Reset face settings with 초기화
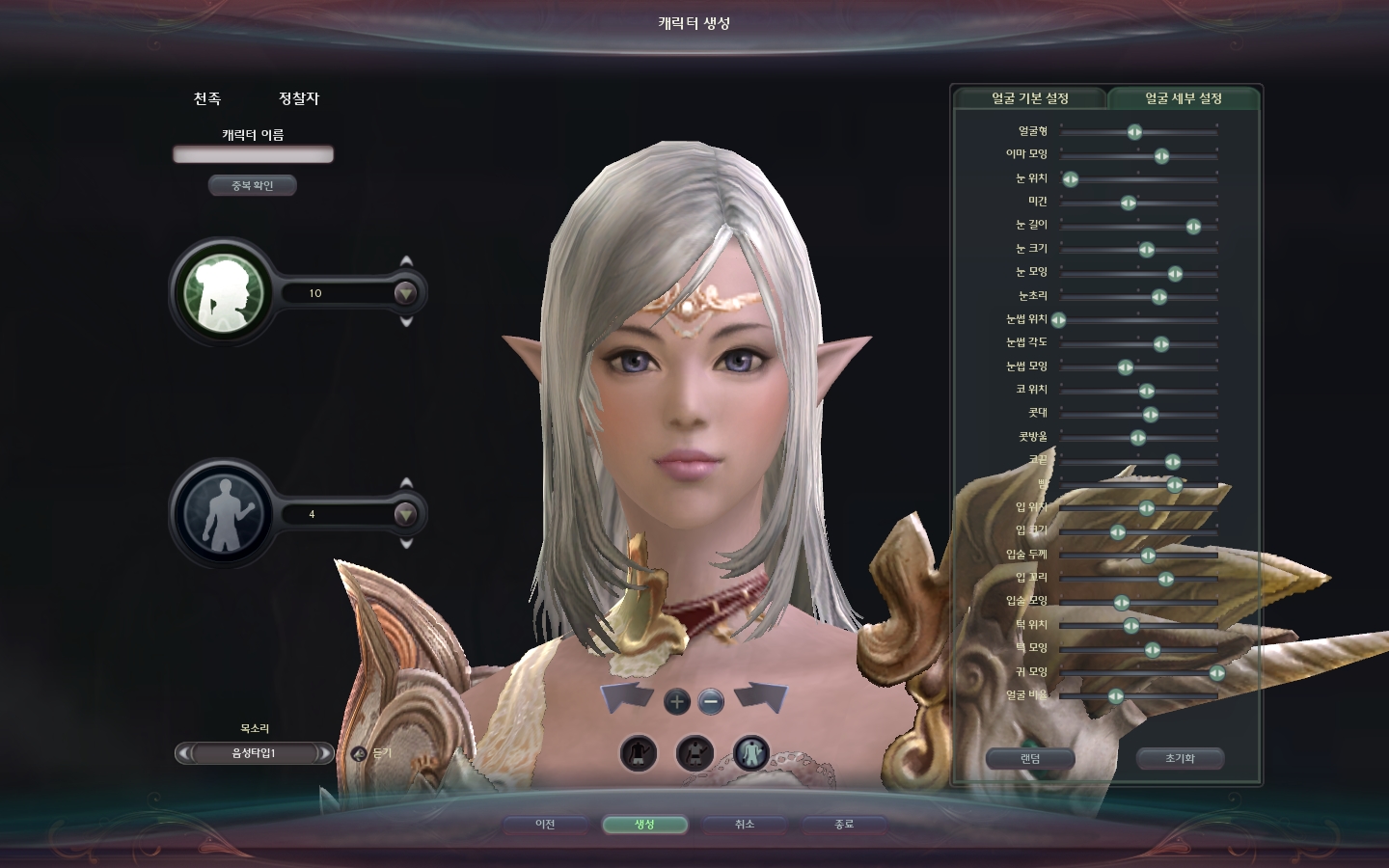 (1180, 759)
